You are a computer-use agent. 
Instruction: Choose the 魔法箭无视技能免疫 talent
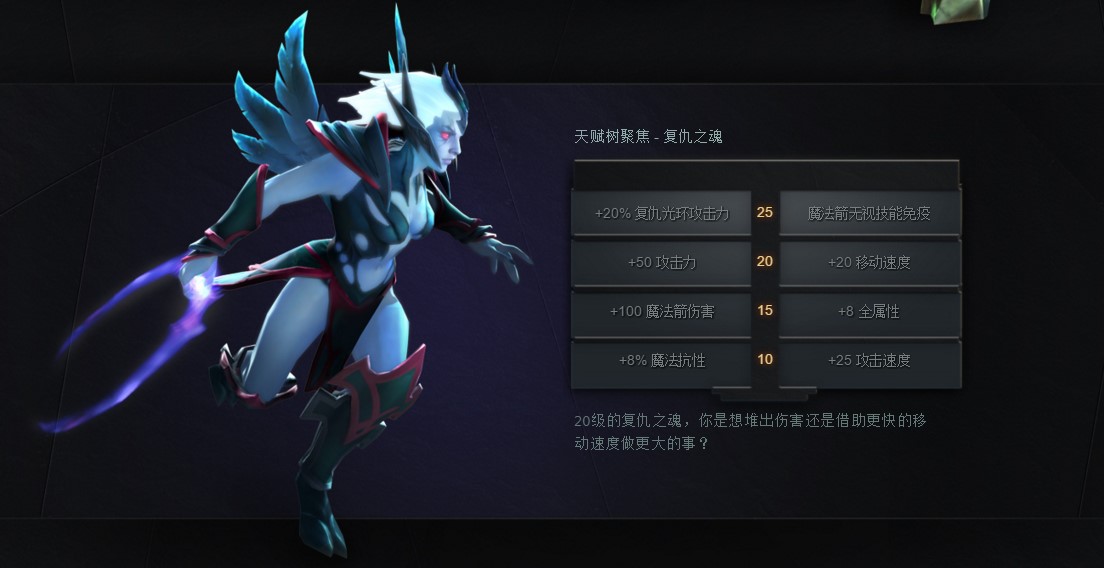(x=869, y=213)
